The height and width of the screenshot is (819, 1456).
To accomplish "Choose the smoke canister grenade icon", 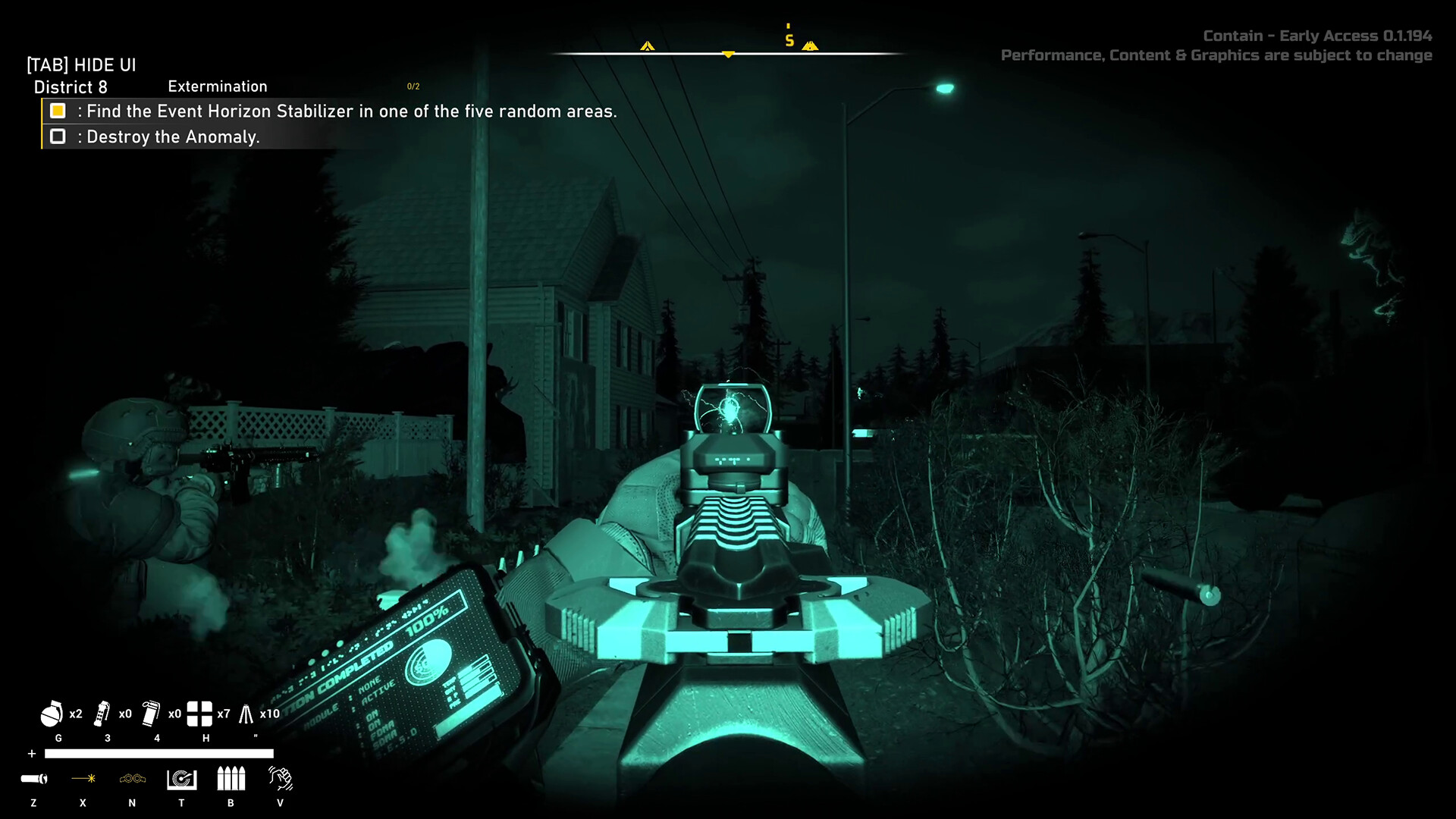I will (151, 714).
